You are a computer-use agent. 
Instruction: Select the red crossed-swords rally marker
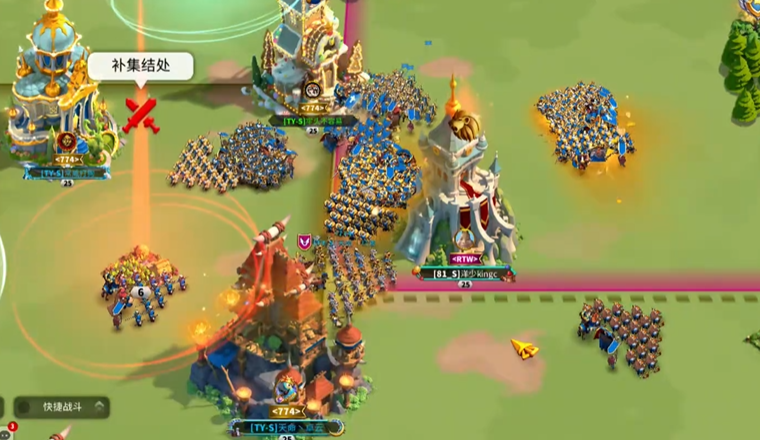[141, 113]
